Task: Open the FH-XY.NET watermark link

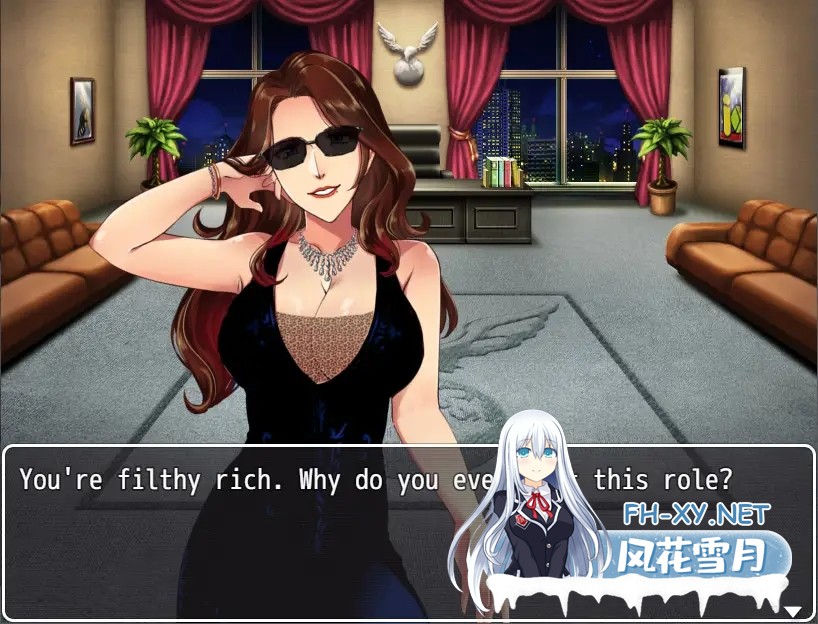Action: coord(696,515)
